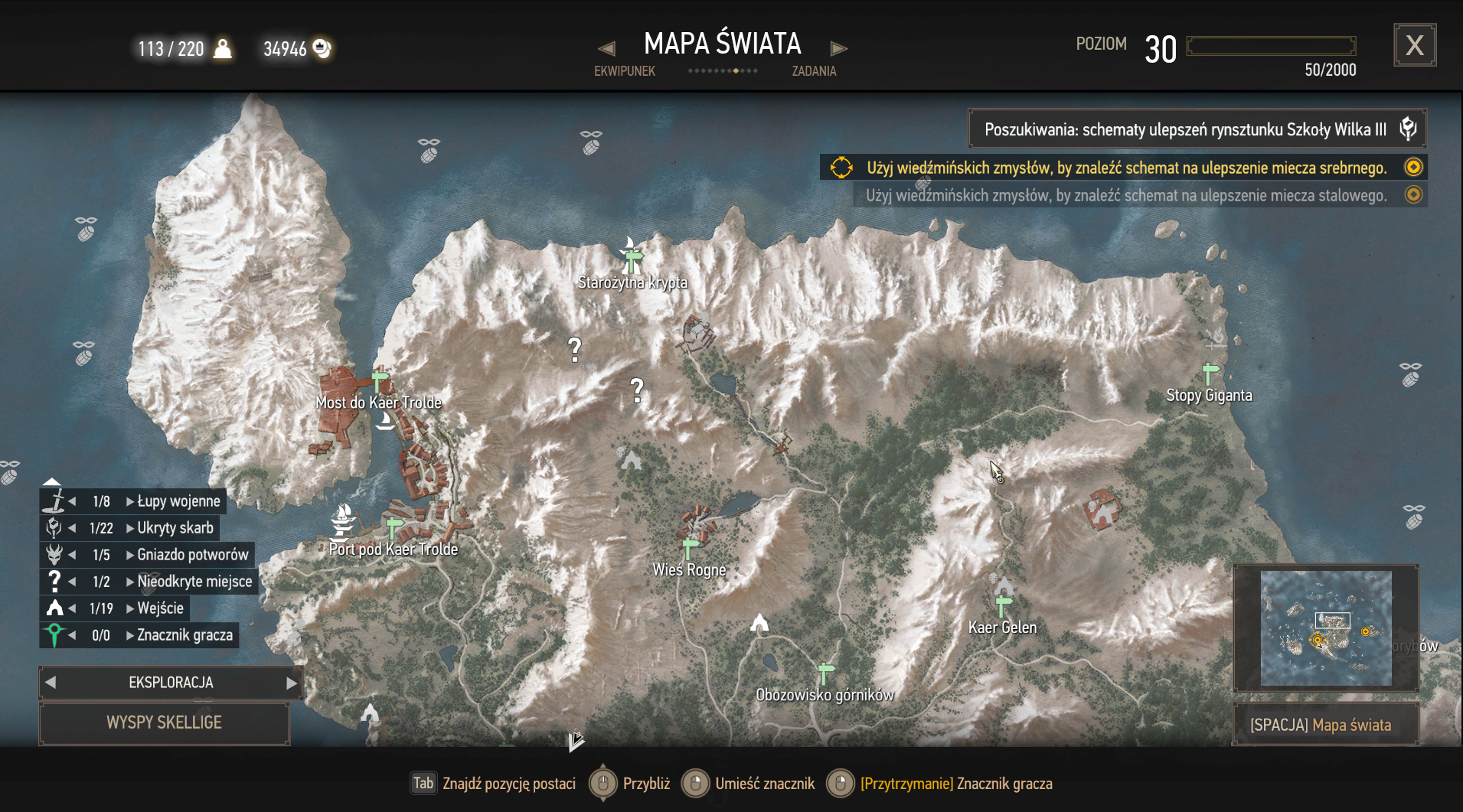Open the Wyspy Skellige region button
Screen dimensions: 1463x812
click(164, 723)
